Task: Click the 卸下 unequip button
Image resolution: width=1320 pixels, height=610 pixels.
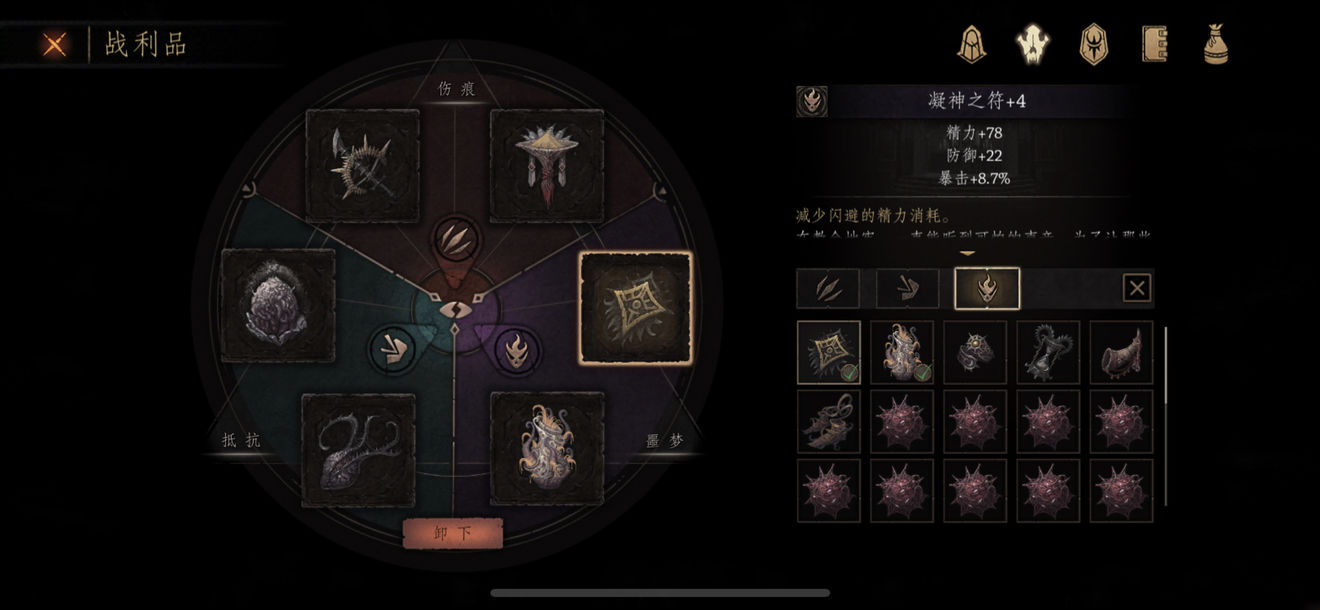Action: (x=452, y=533)
